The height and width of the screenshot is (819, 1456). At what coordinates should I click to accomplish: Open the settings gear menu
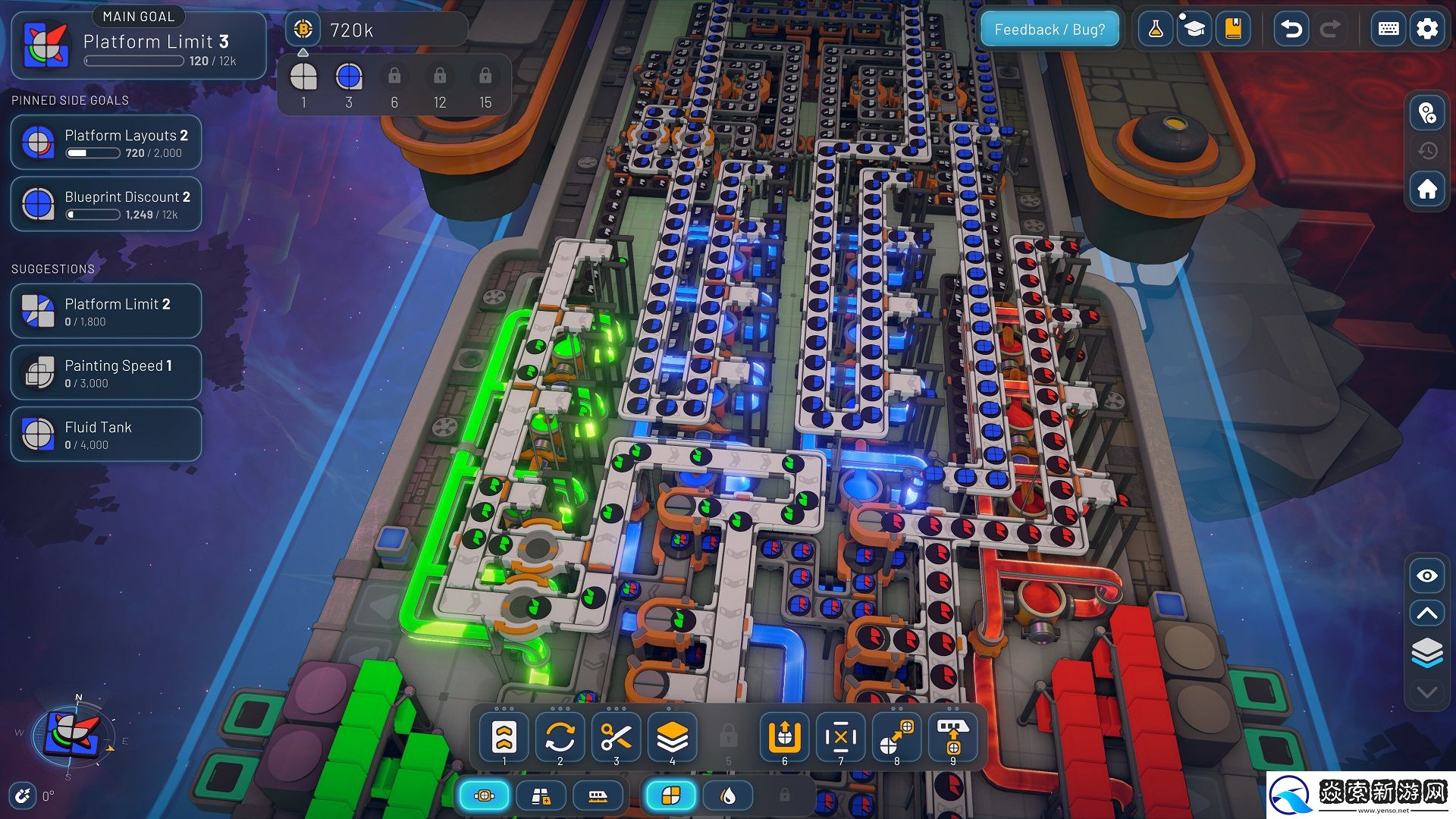pyautogui.click(x=1426, y=30)
